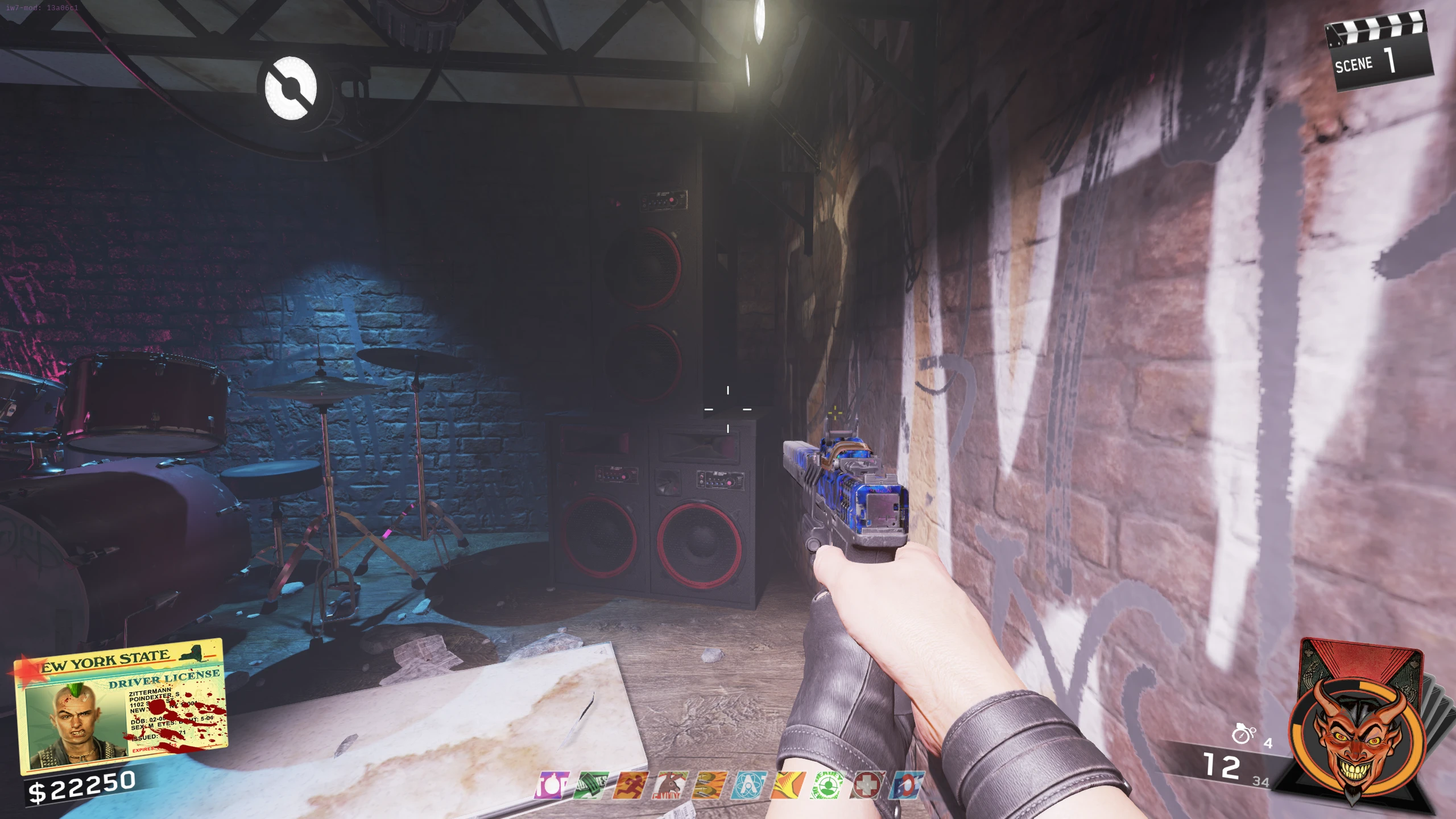
Task: Select the grenade equipment icon
Action: [x=1243, y=734]
